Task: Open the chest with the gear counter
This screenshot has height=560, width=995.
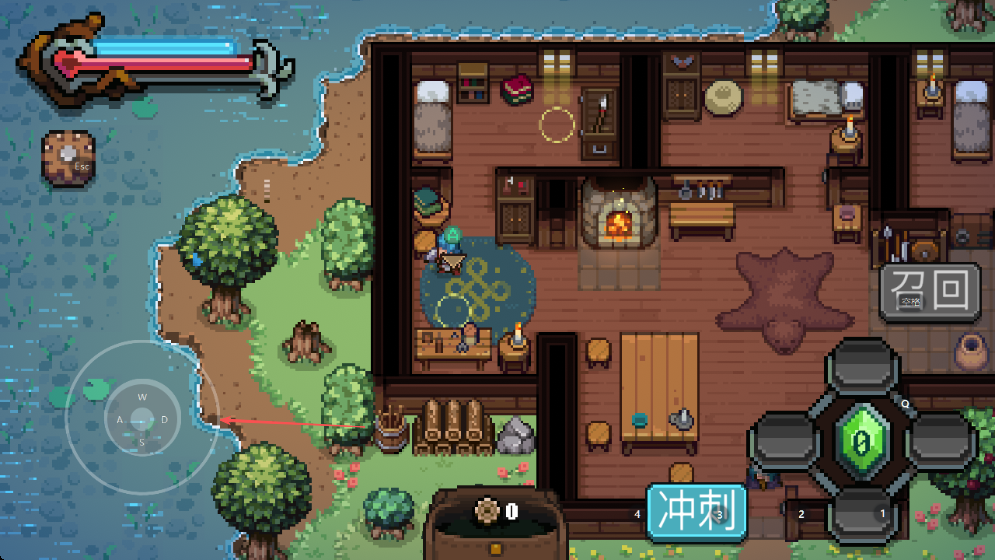Action: tap(496, 524)
